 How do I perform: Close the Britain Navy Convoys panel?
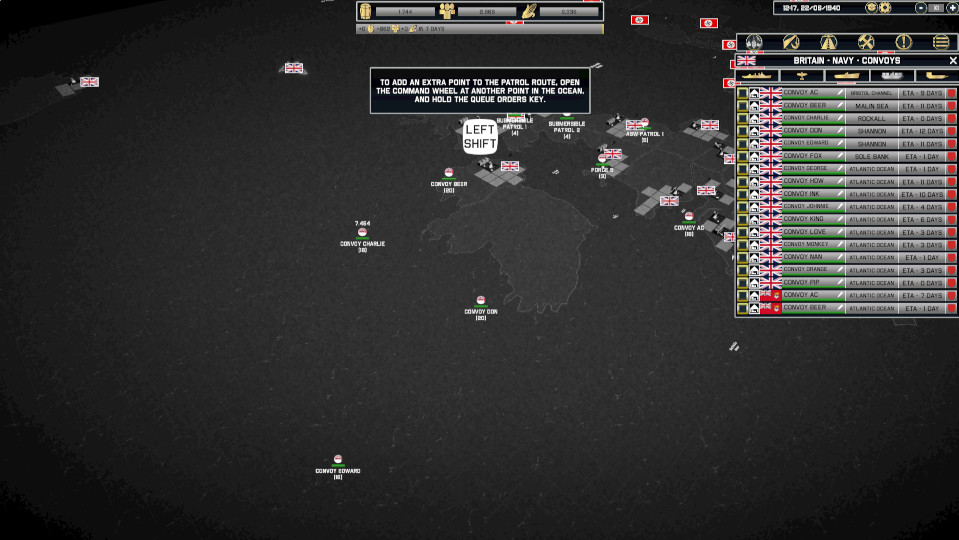coord(952,61)
